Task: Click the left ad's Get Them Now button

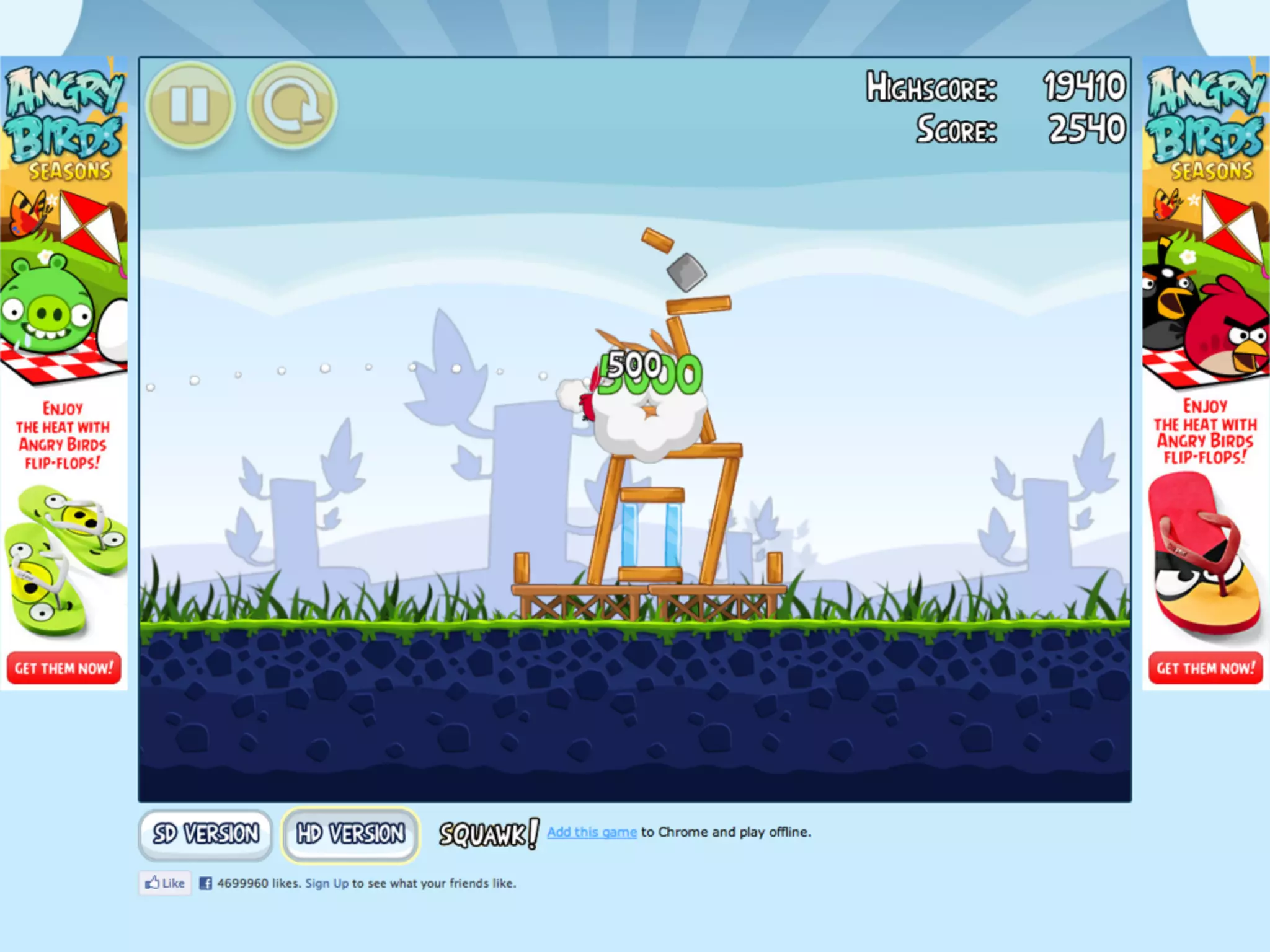Action: coord(64,668)
